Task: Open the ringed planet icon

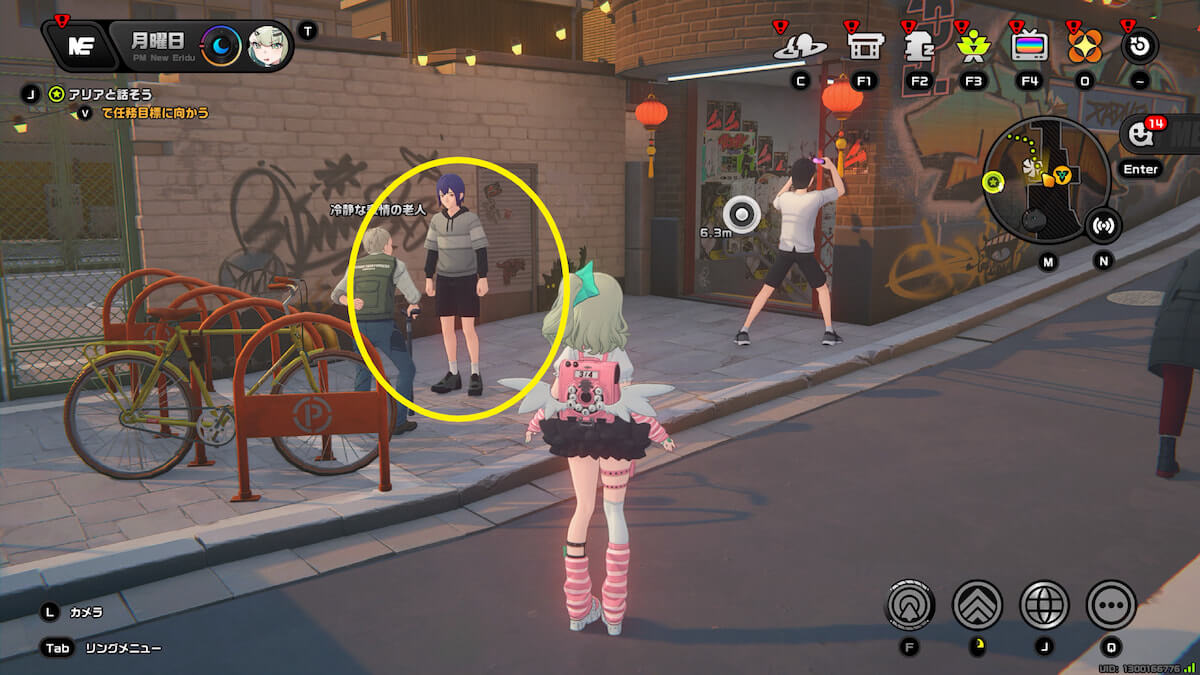Action: point(800,46)
